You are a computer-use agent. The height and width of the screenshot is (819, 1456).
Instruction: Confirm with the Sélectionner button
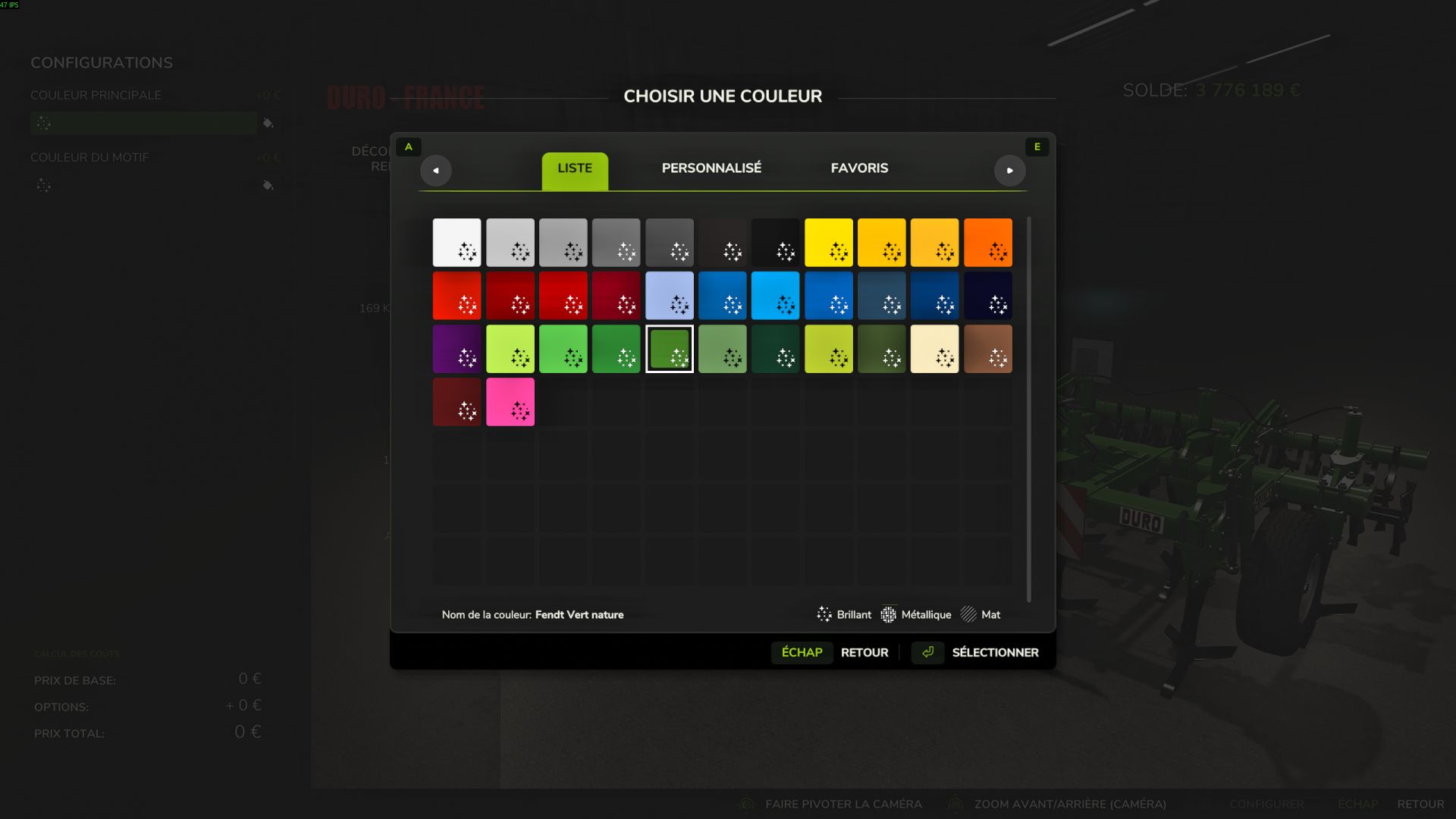click(x=994, y=653)
